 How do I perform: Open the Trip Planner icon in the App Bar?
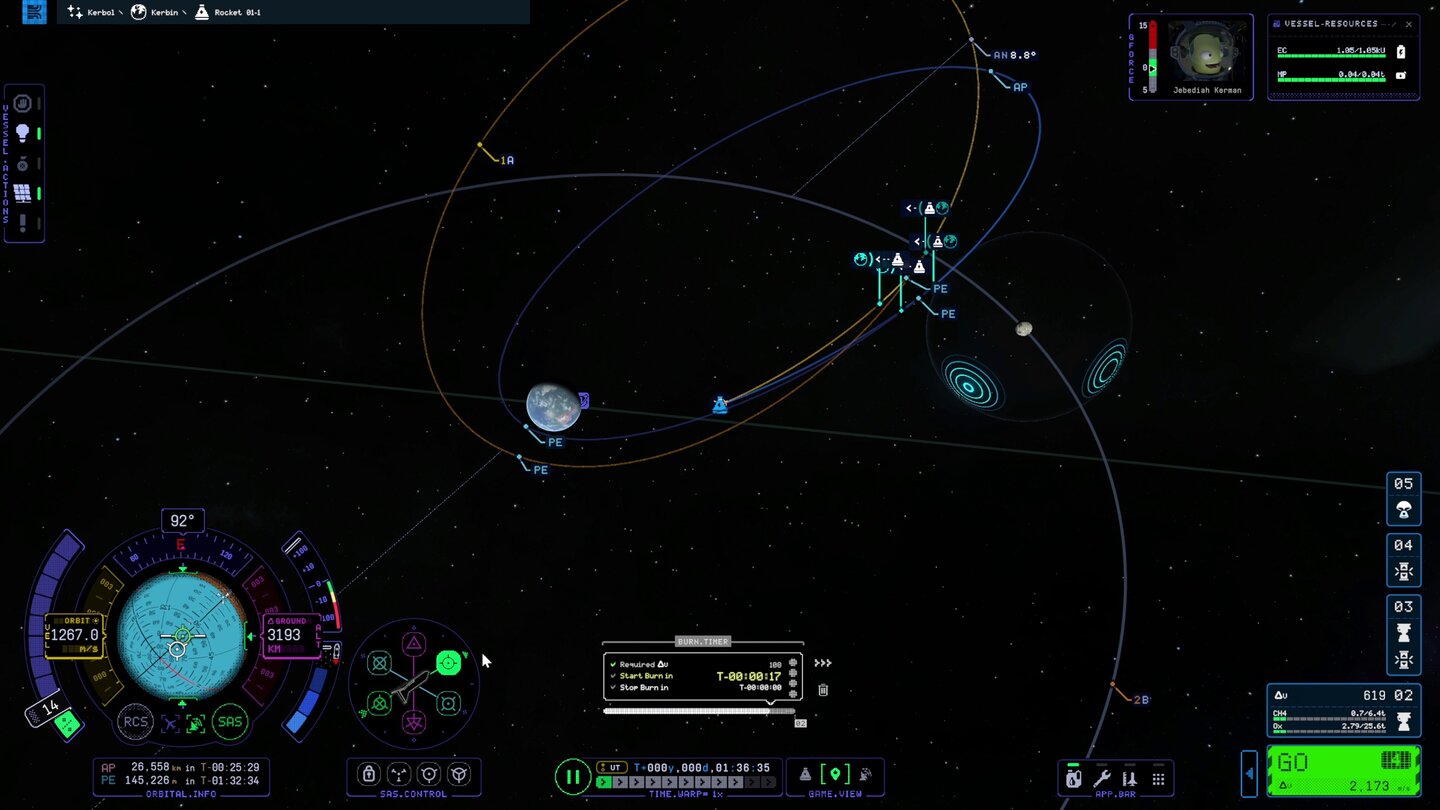click(x=1128, y=777)
